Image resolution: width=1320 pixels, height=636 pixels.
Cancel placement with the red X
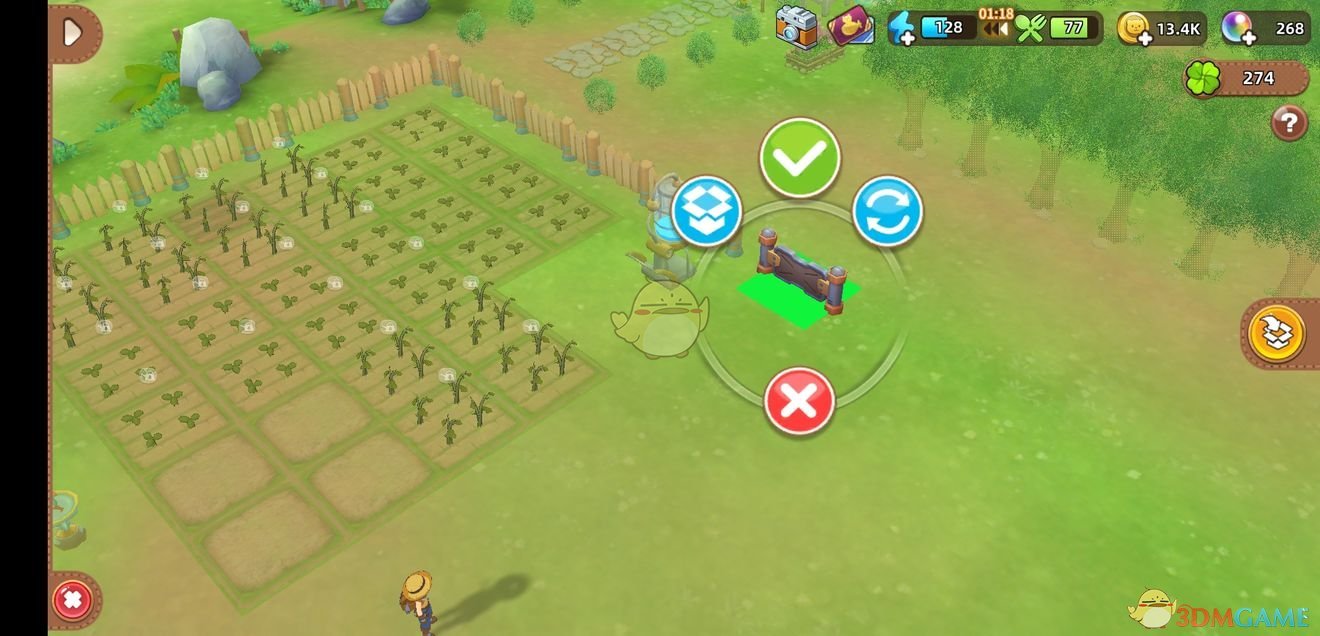click(x=799, y=401)
